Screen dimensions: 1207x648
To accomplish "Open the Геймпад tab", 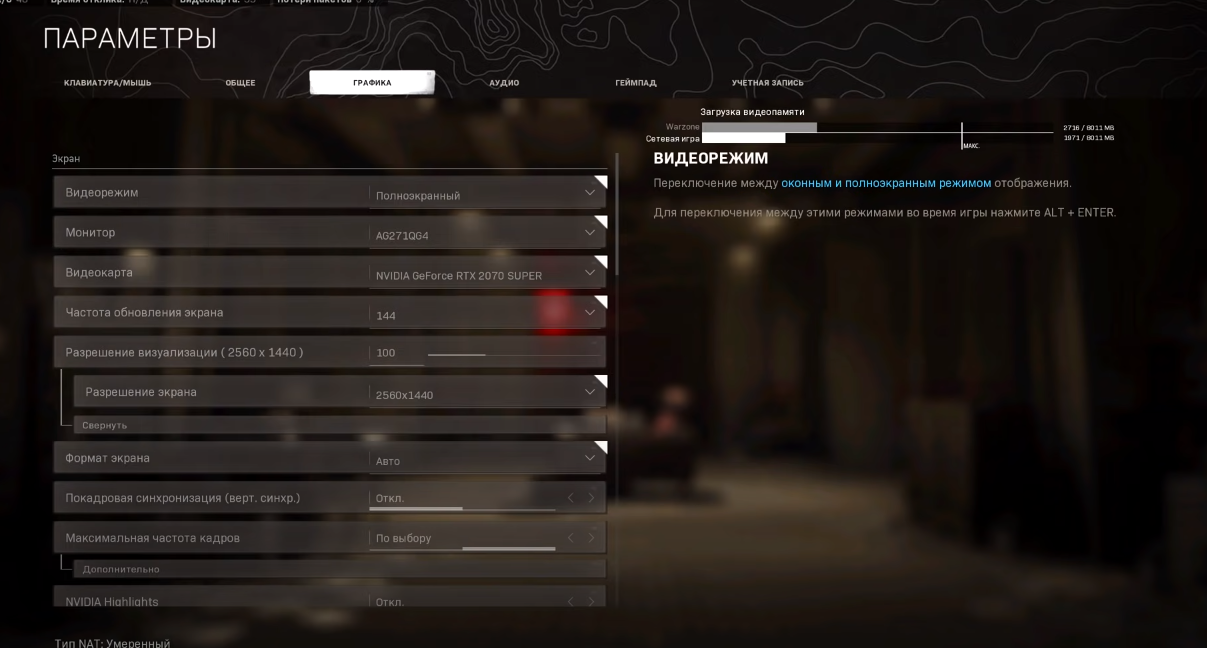I will (x=636, y=82).
